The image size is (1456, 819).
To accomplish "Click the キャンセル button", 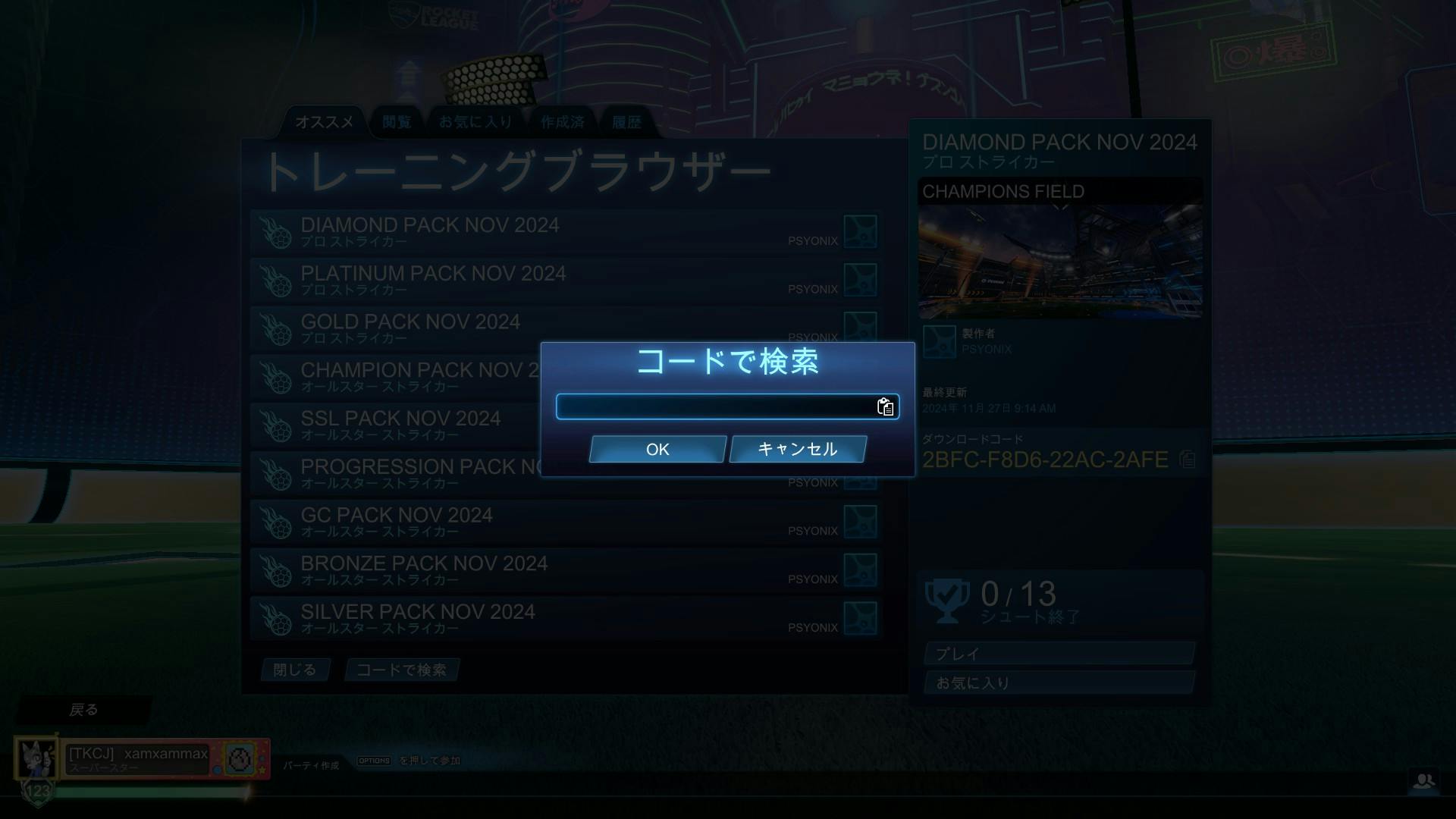I will click(796, 449).
